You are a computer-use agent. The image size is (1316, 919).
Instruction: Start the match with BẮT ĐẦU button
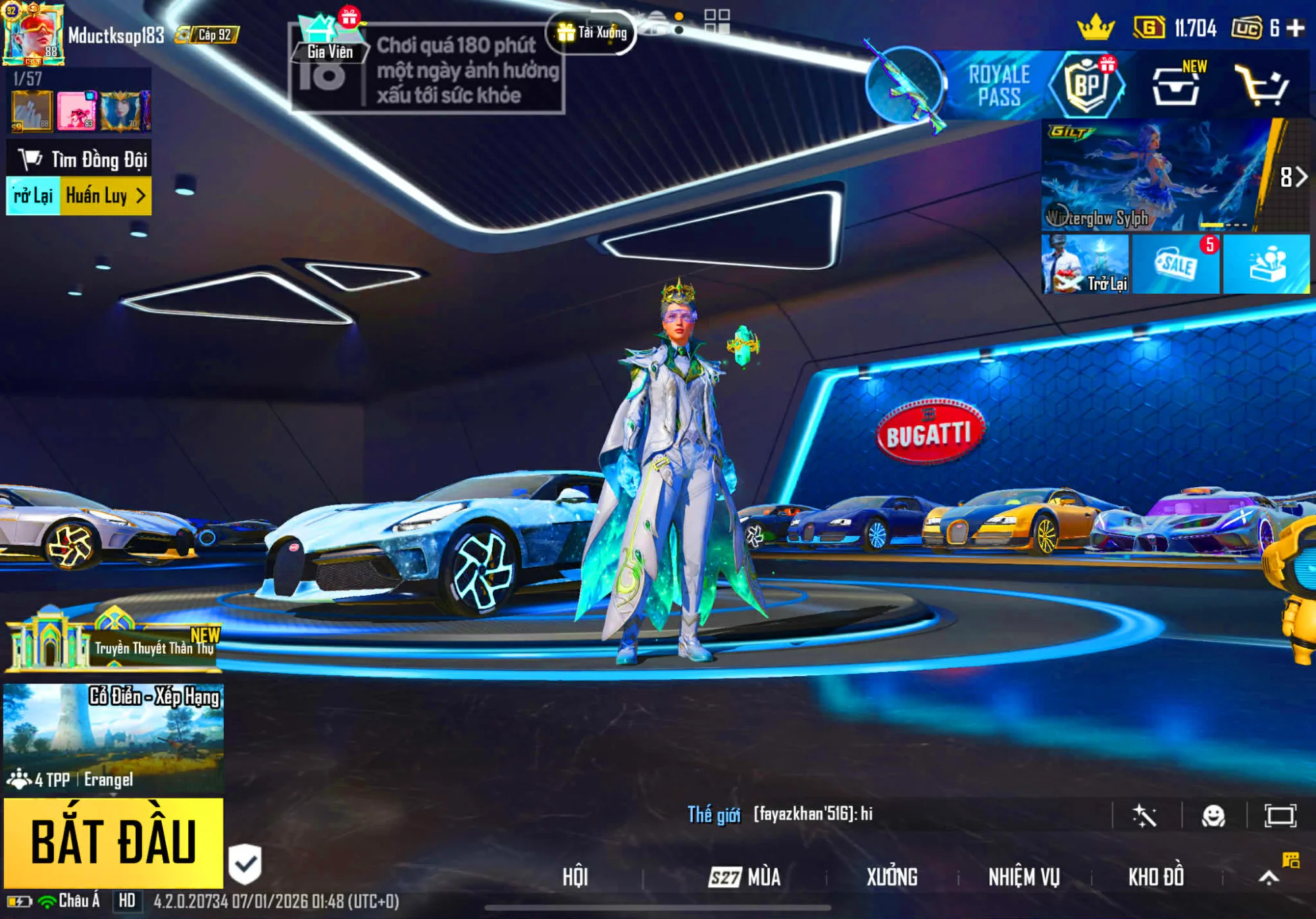click(113, 843)
